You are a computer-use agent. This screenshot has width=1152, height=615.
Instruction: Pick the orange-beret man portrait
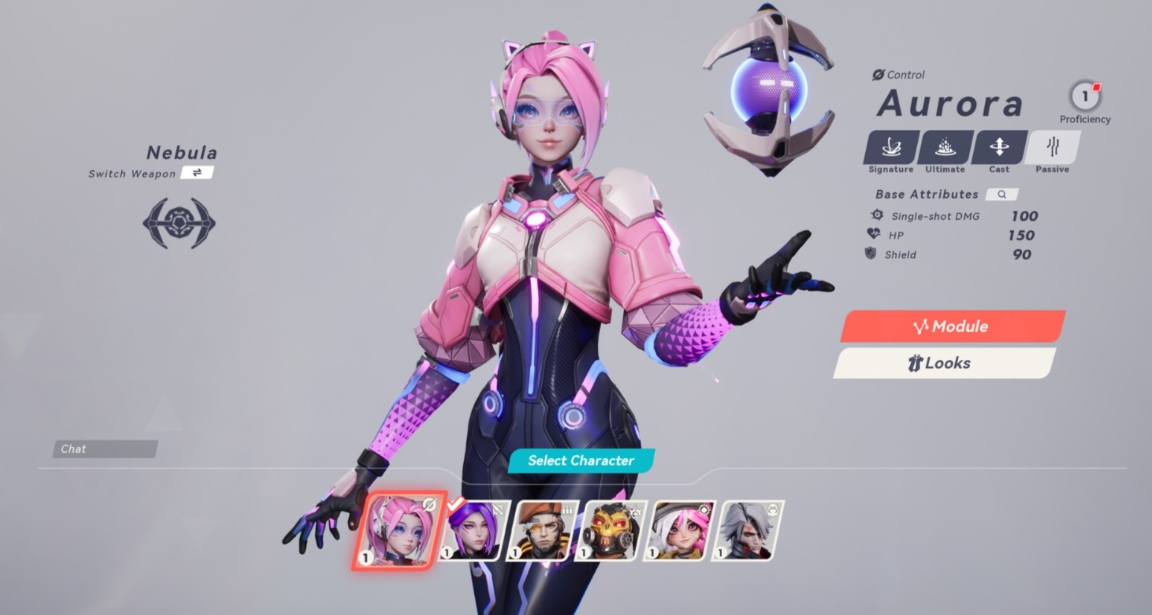click(x=543, y=530)
